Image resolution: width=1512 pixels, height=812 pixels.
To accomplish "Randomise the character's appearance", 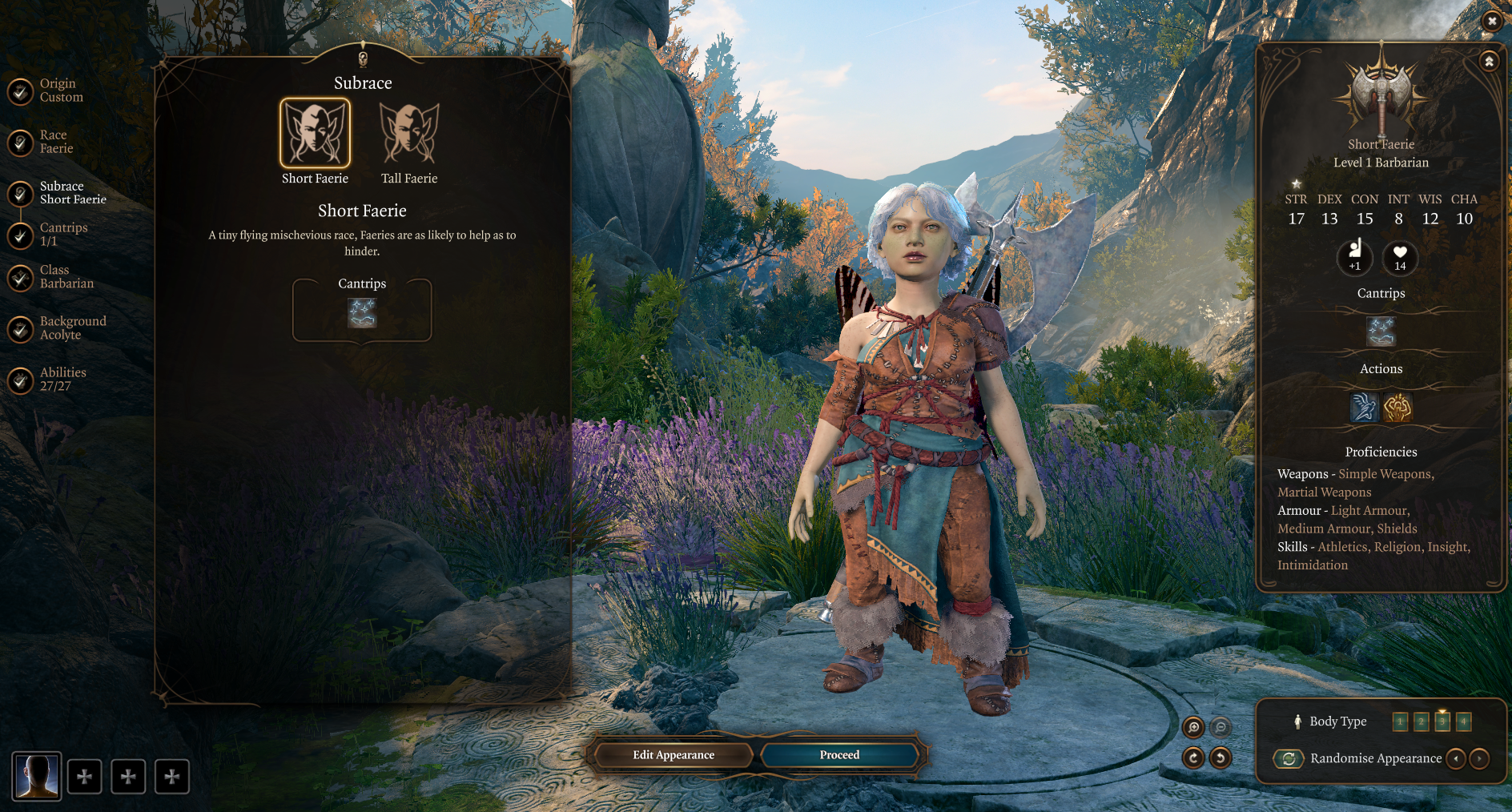I will pos(1289,758).
